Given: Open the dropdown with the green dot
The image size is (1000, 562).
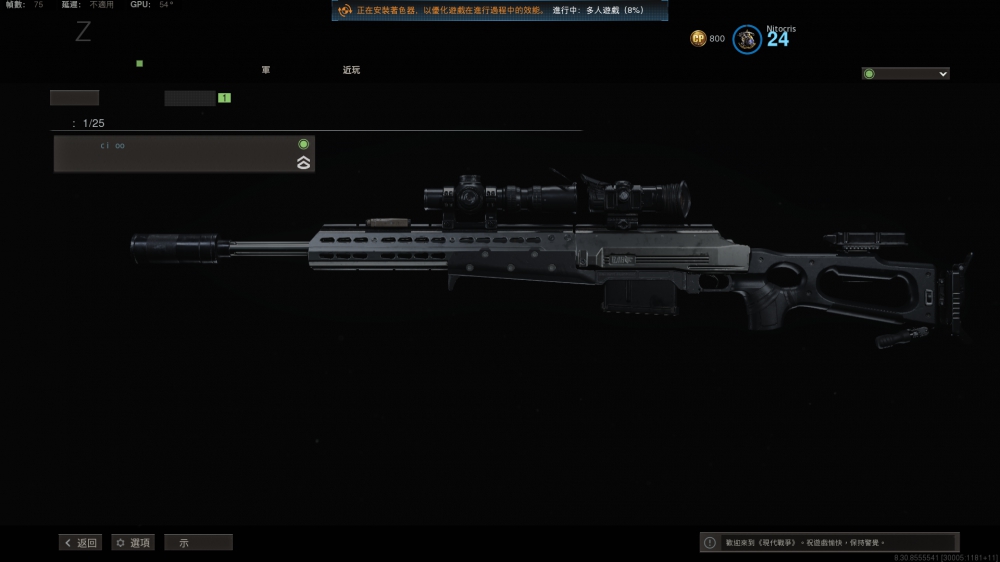Looking at the screenshot, I should [x=906, y=74].
